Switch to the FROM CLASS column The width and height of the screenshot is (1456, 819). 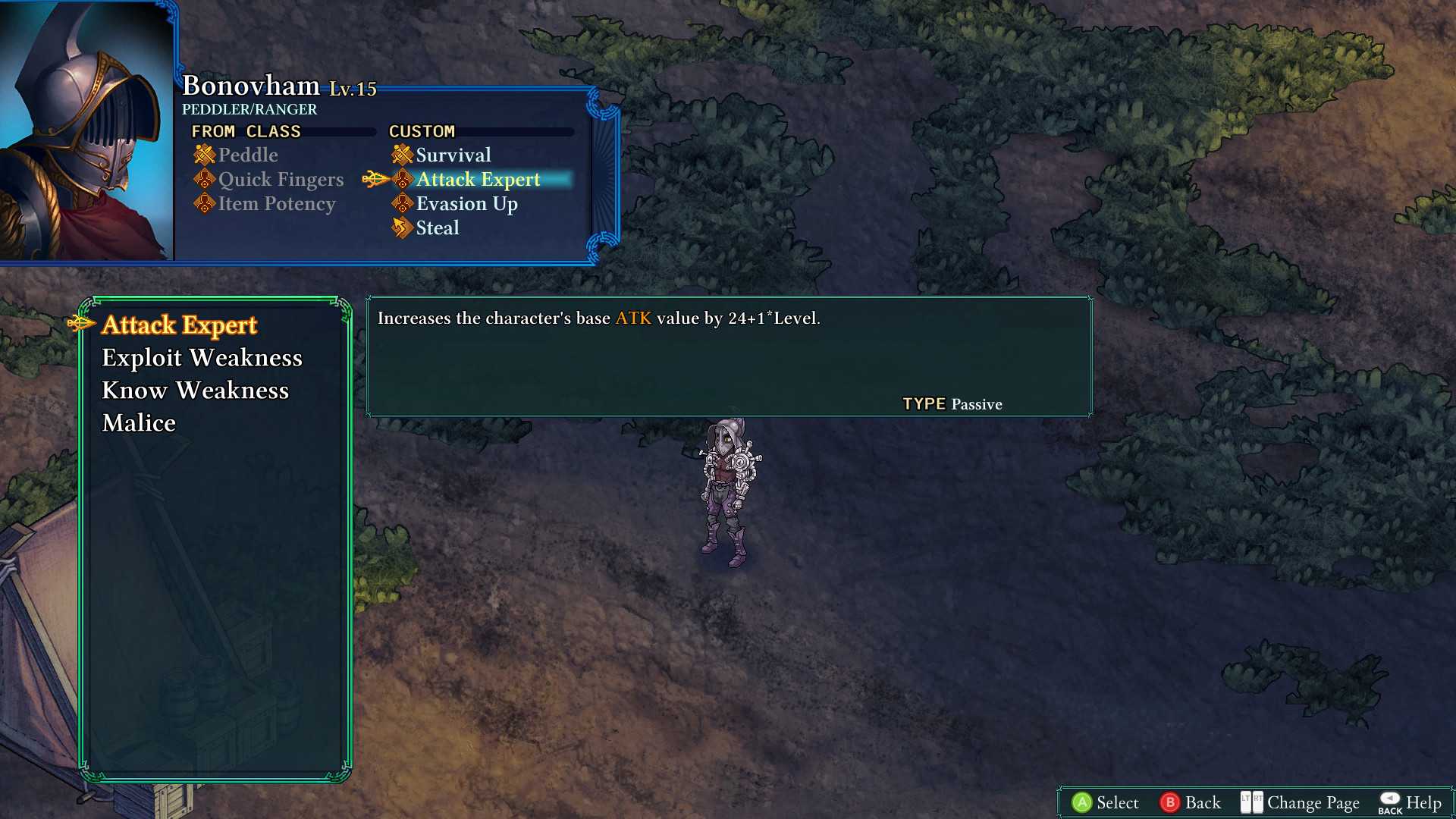pyautogui.click(x=246, y=130)
